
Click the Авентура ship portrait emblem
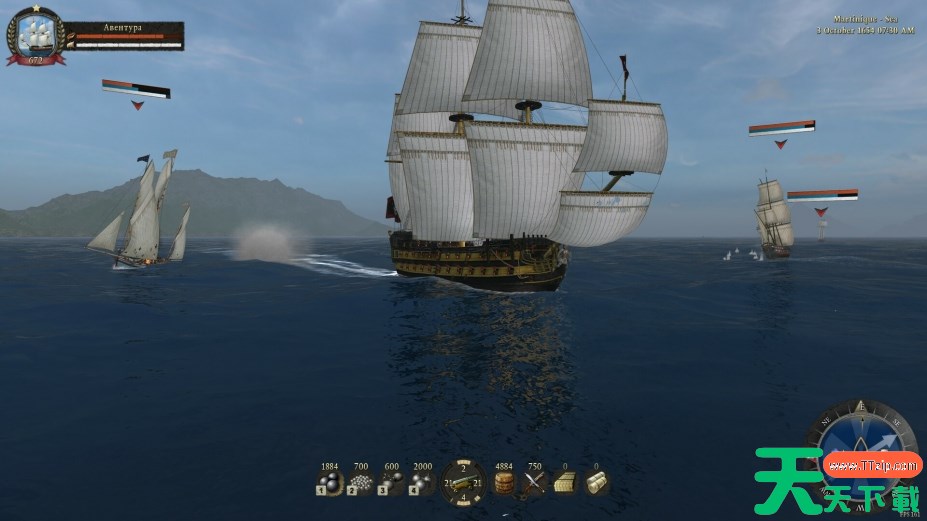[x=36, y=36]
